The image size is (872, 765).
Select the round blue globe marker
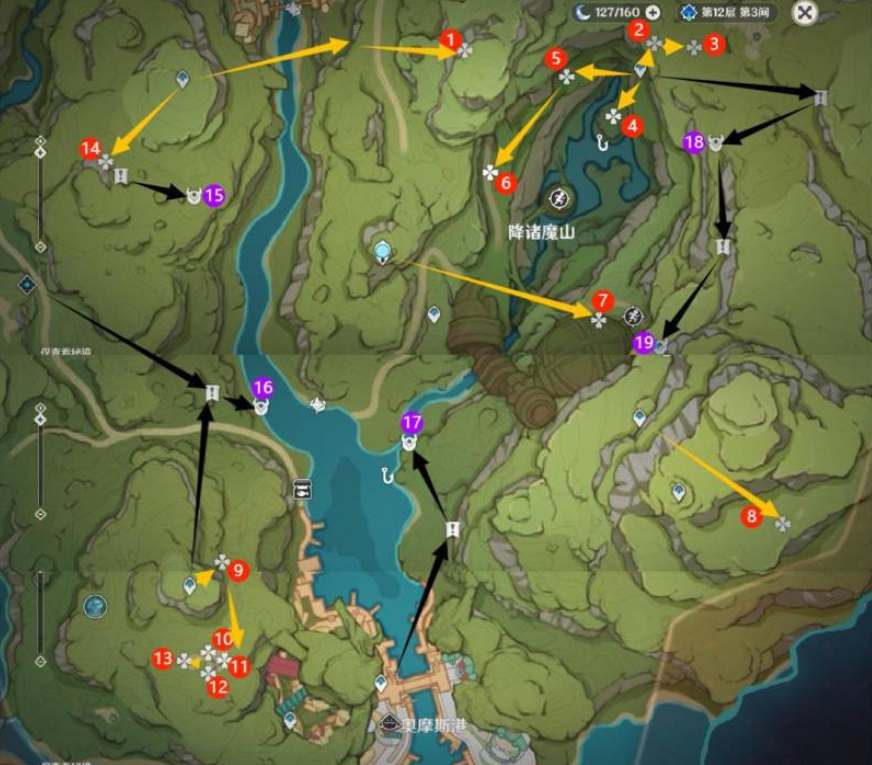[95, 606]
